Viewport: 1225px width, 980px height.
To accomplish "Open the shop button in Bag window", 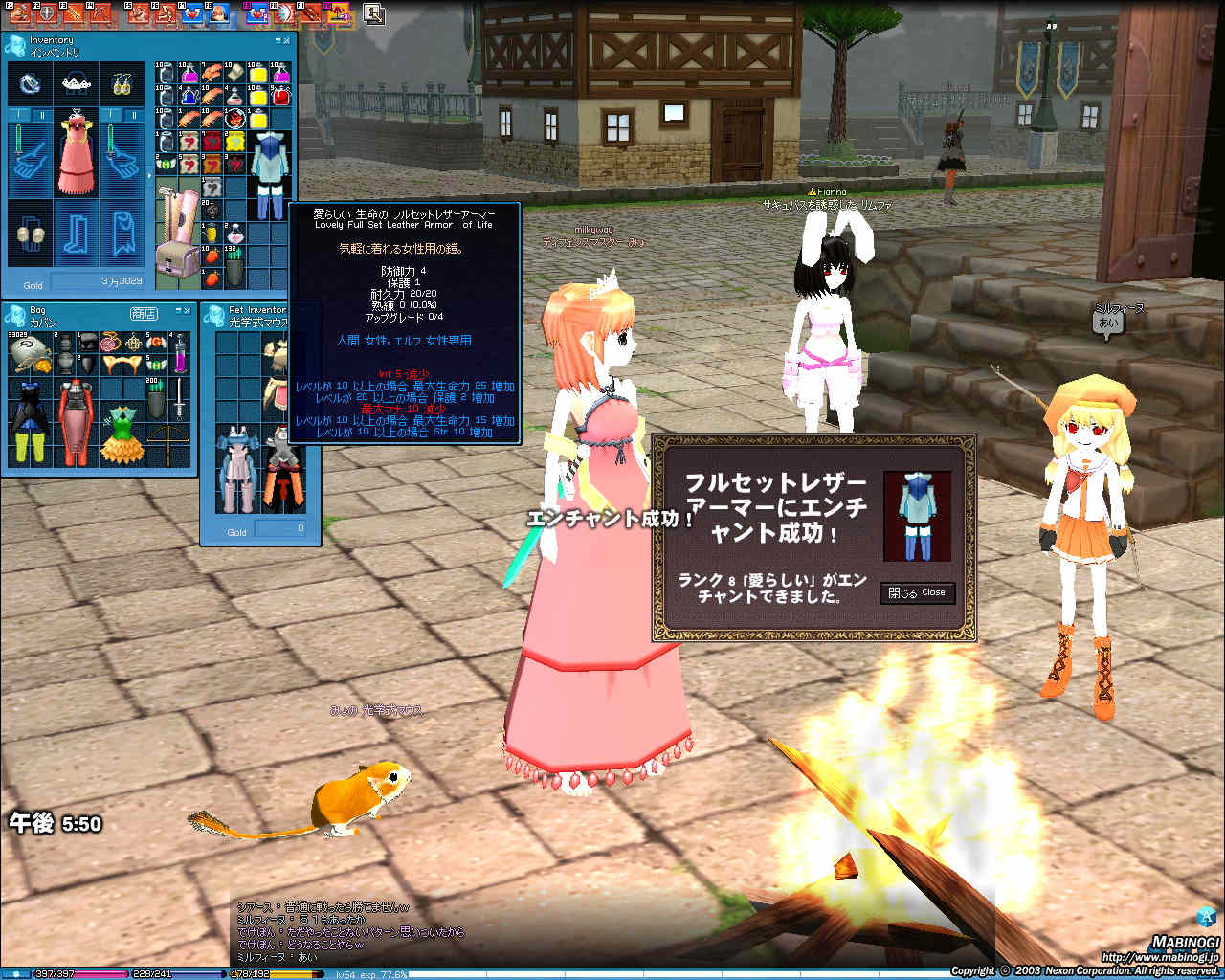I will tap(144, 314).
